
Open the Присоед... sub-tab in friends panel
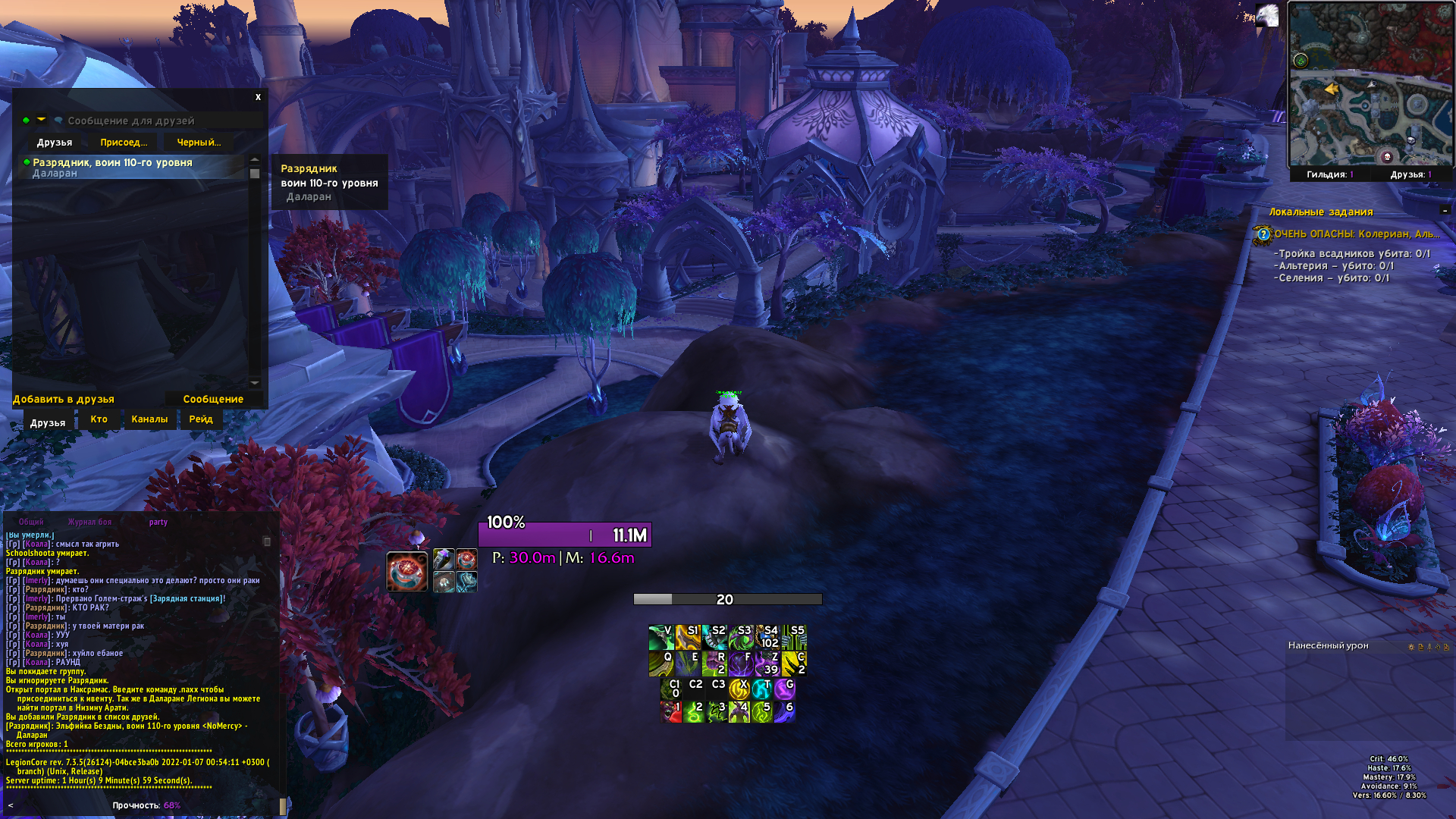pos(124,143)
